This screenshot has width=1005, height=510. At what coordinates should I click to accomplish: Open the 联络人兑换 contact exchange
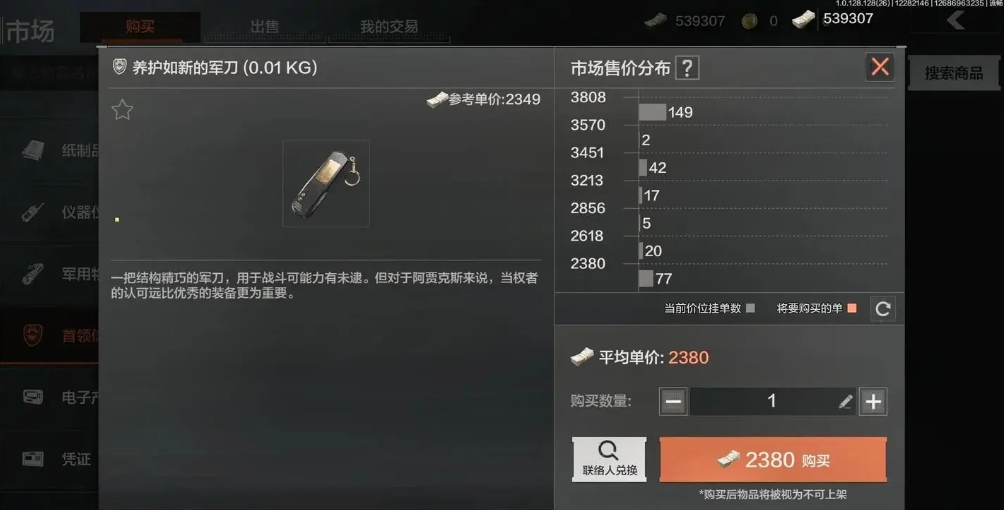pos(609,460)
